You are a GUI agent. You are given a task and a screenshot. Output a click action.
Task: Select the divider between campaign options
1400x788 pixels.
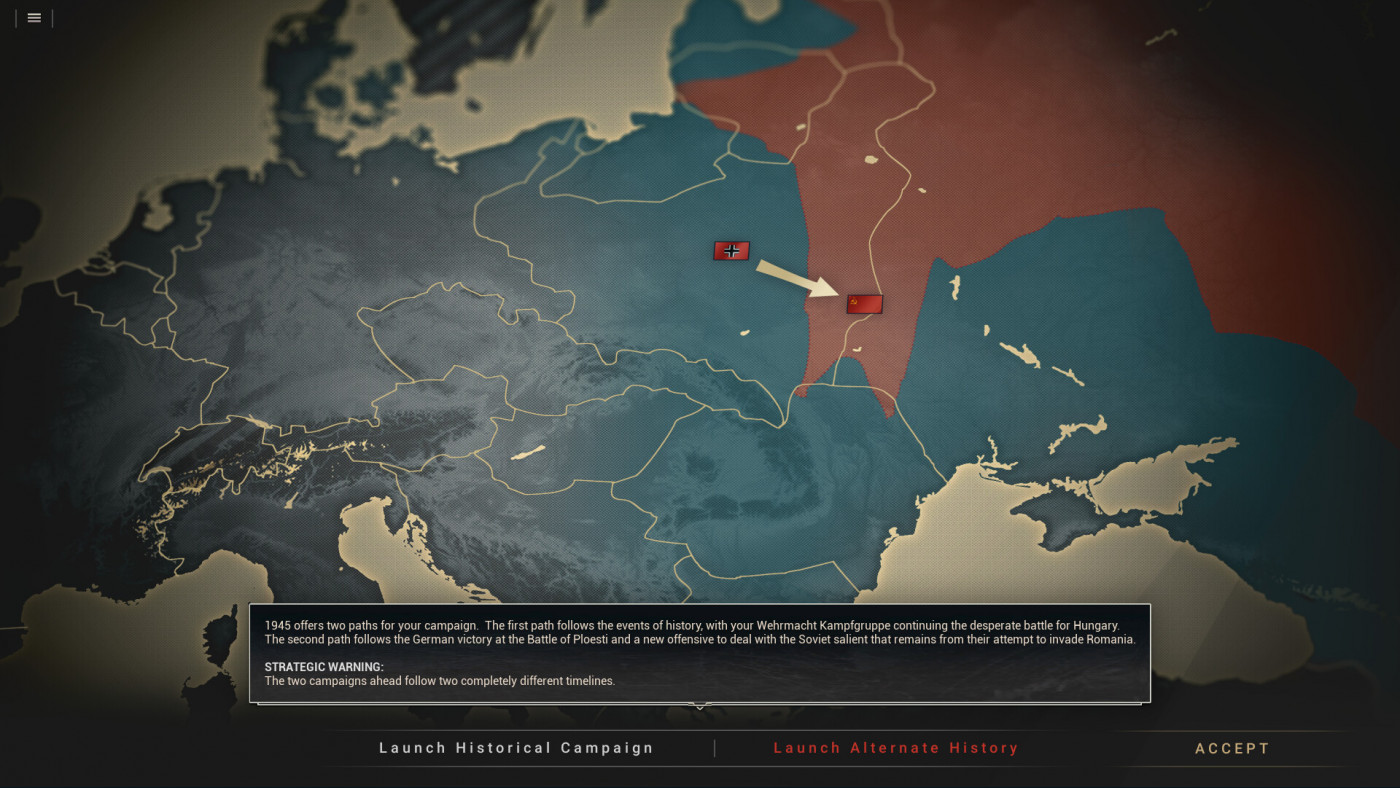[715, 747]
